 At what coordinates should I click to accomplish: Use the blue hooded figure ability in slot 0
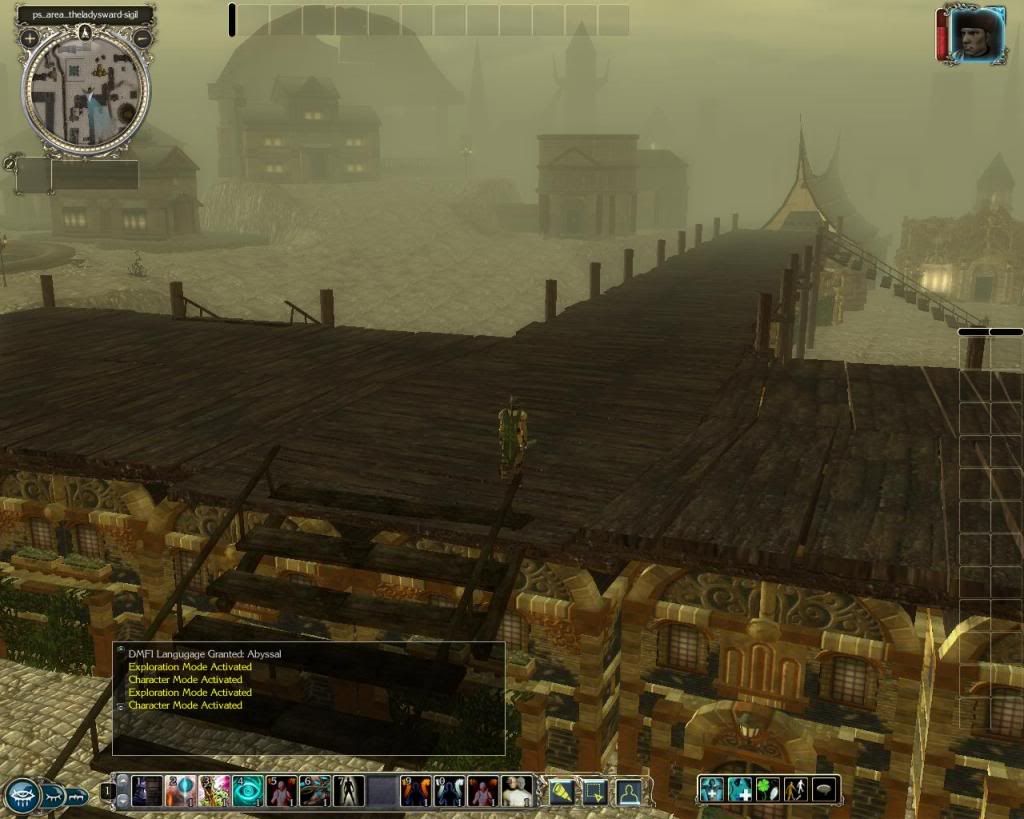(x=450, y=791)
